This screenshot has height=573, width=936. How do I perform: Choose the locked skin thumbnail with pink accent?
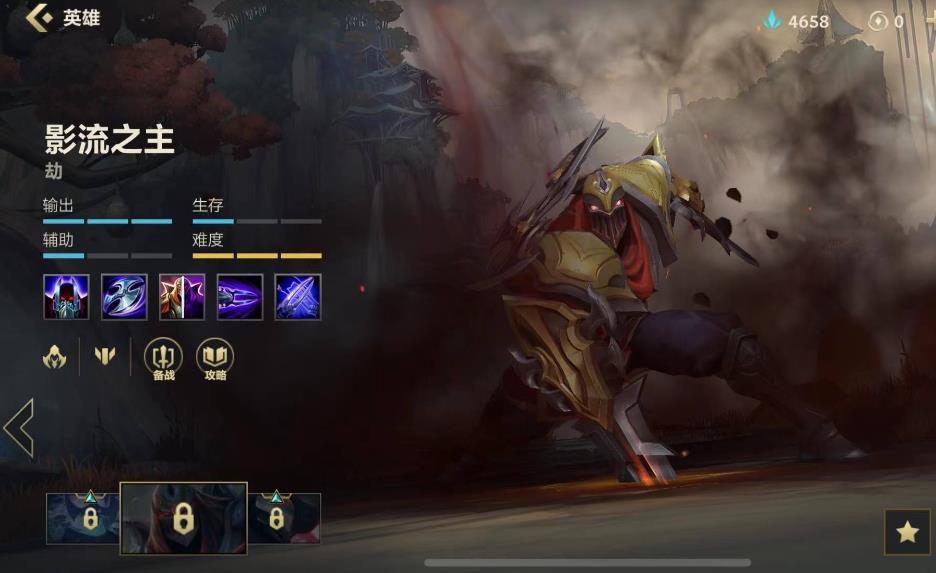coord(282,518)
